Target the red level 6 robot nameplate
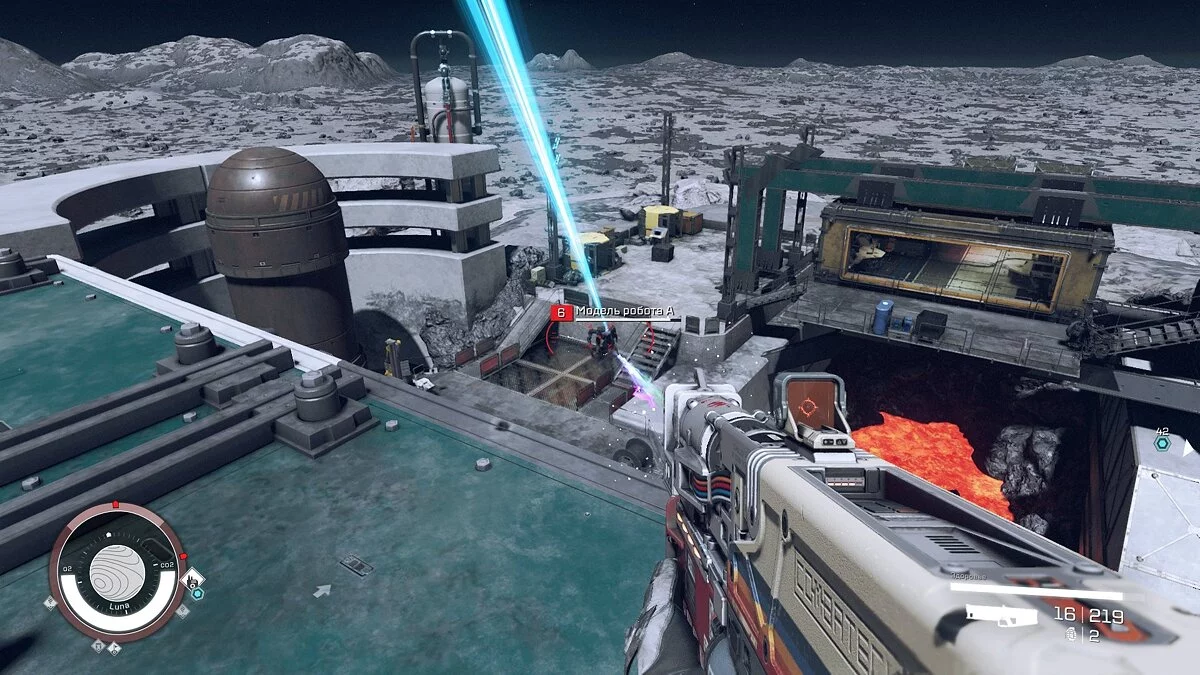 (561, 313)
